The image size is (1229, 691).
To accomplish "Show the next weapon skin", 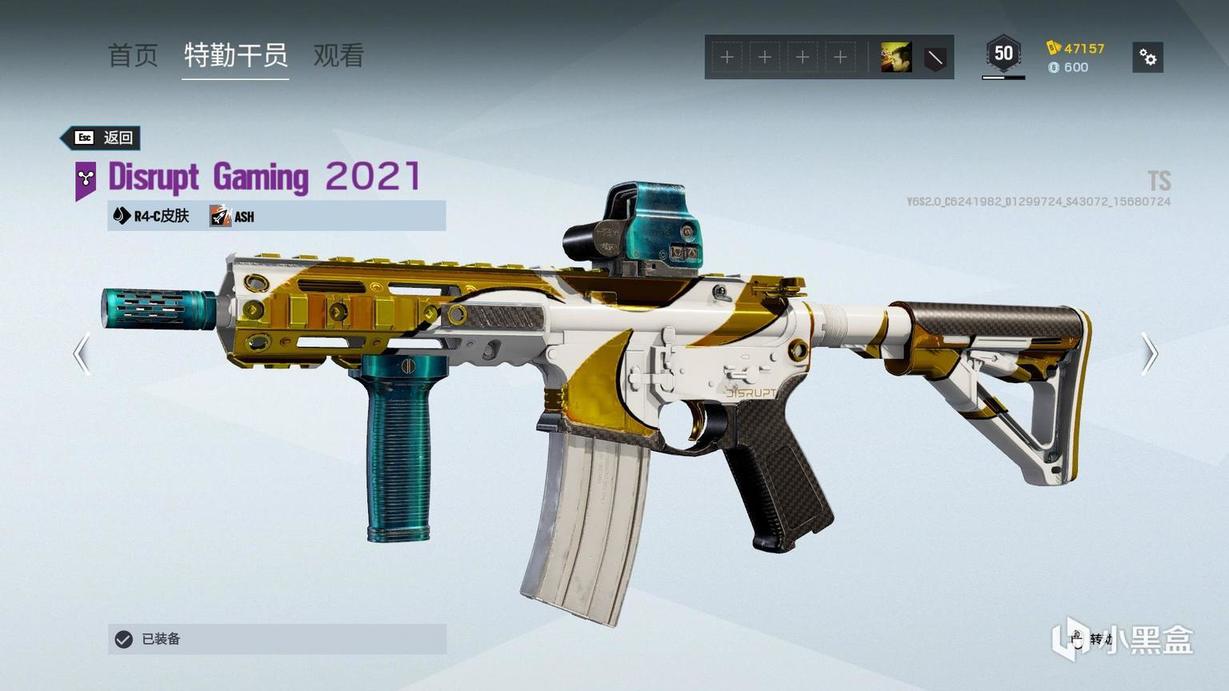I will click(1149, 353).
